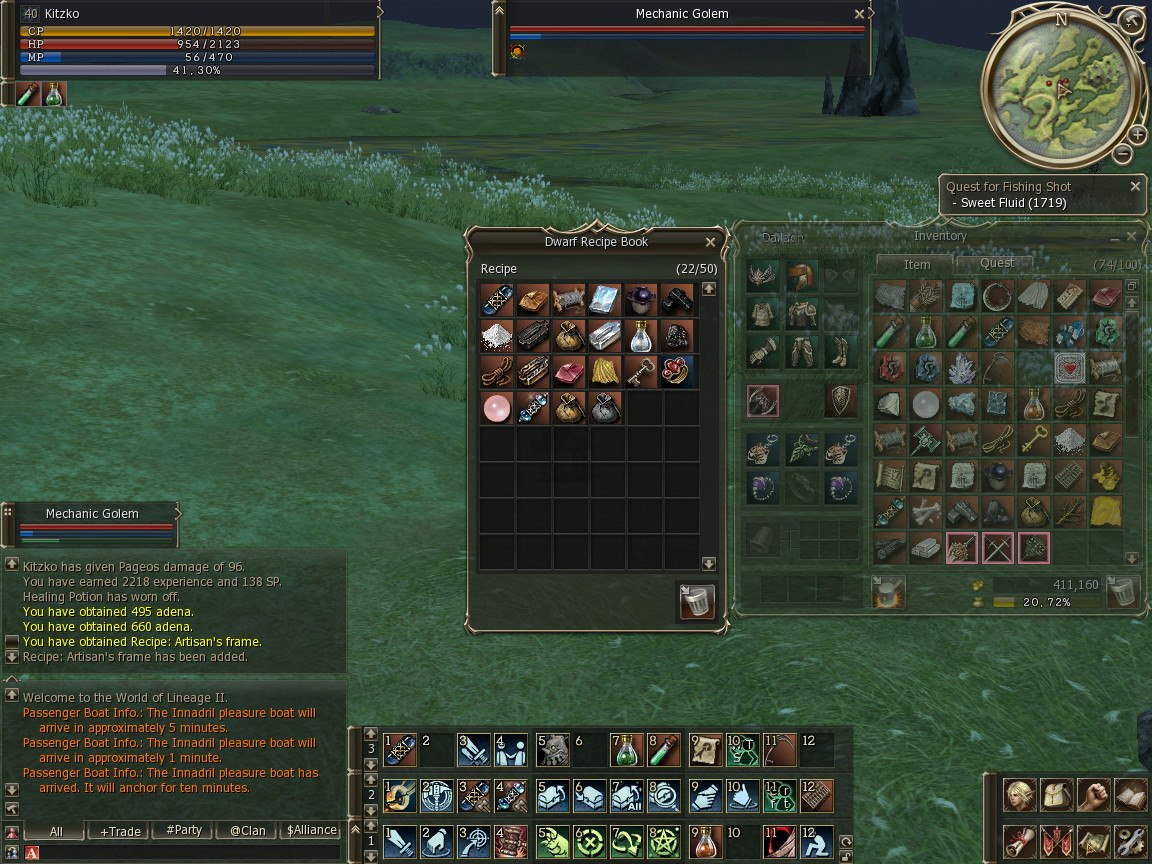Image resolution: width=1152 pixels, height=864 pixels.
Task: Show the Alliance chat tab
Action: [311, 831]
